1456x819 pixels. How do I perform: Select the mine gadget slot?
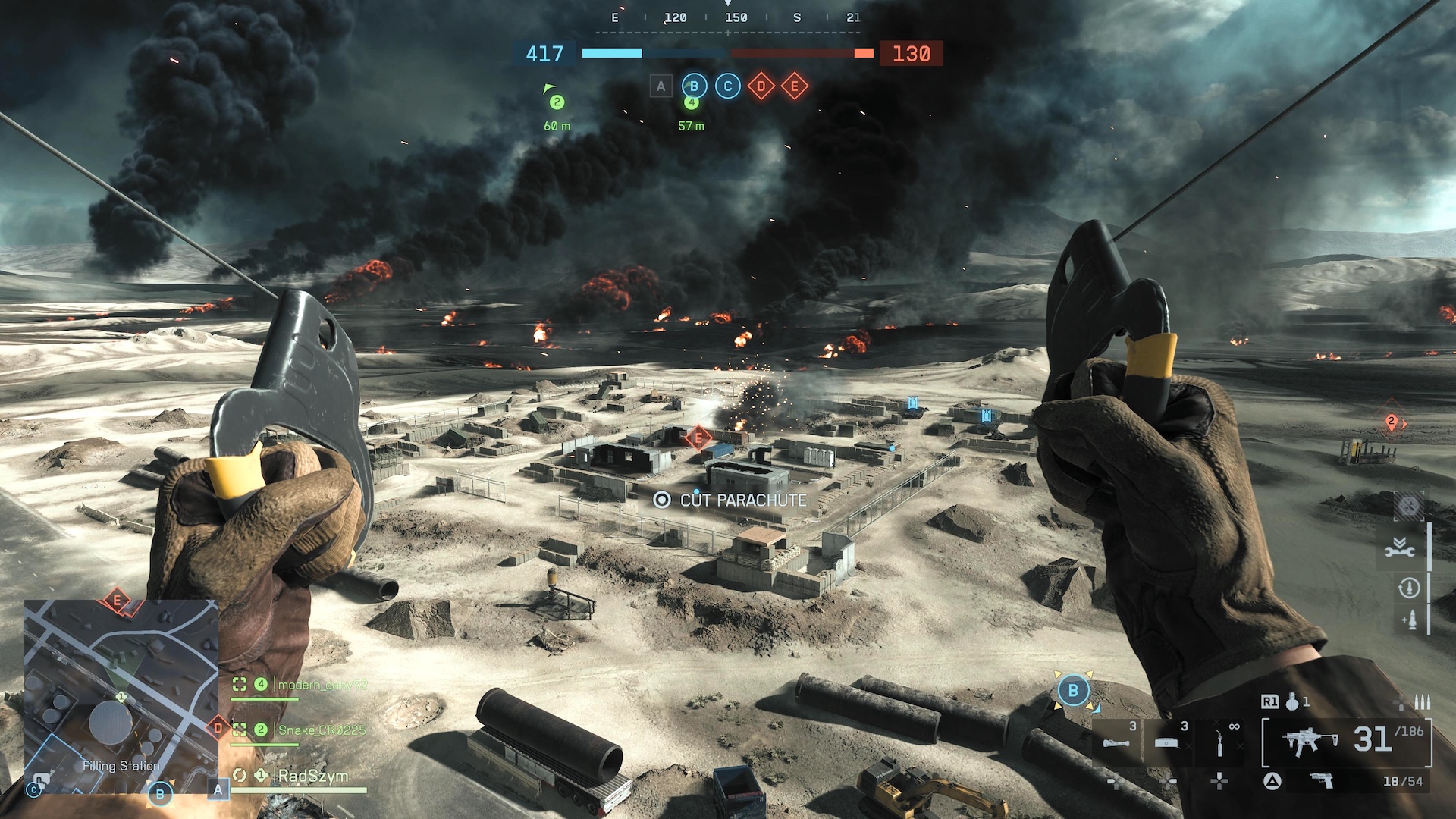[1167, 742]
